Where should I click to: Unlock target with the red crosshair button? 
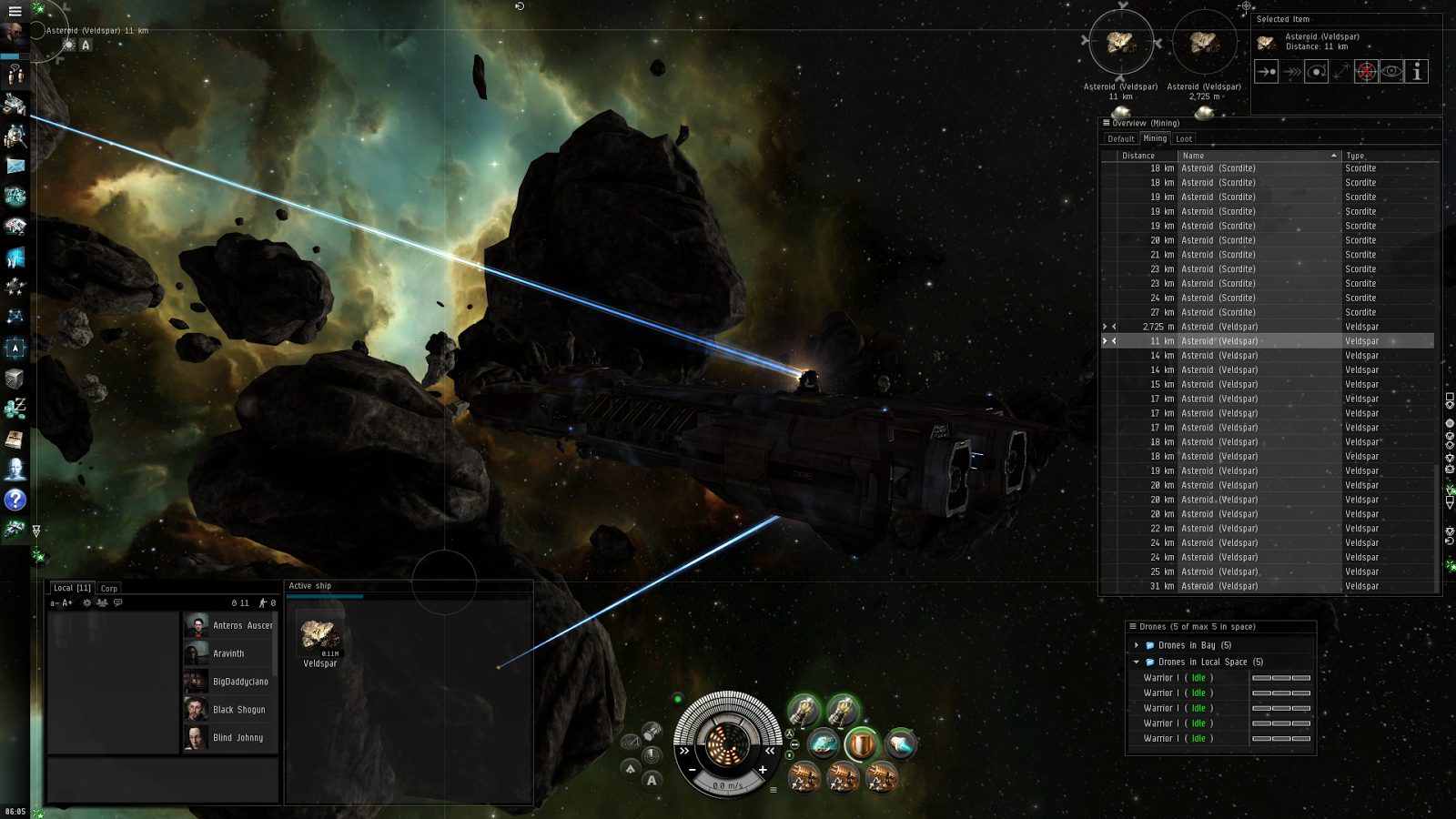tap(1366, 72)
